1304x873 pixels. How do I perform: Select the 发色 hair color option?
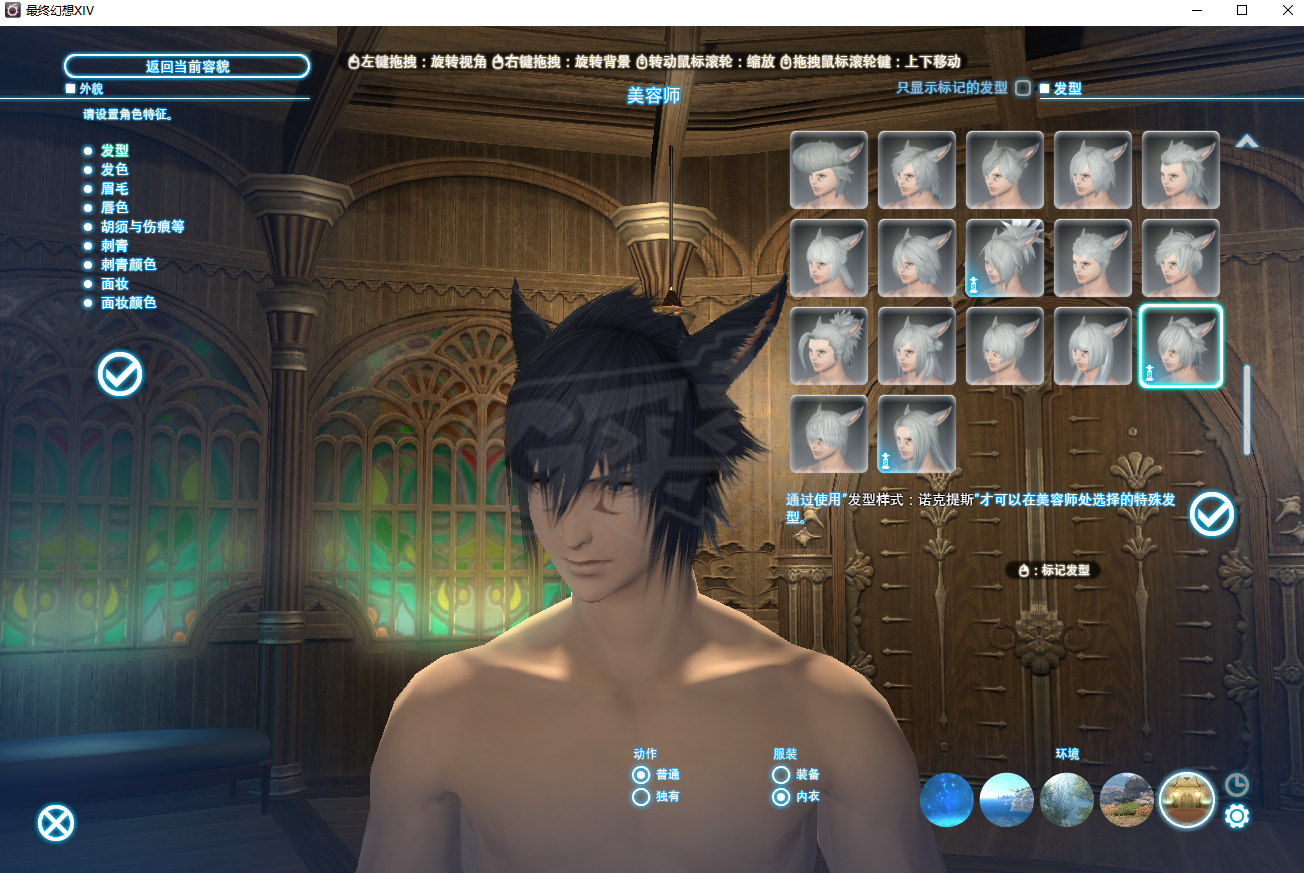pyautogui.click(x=114, y=170)
